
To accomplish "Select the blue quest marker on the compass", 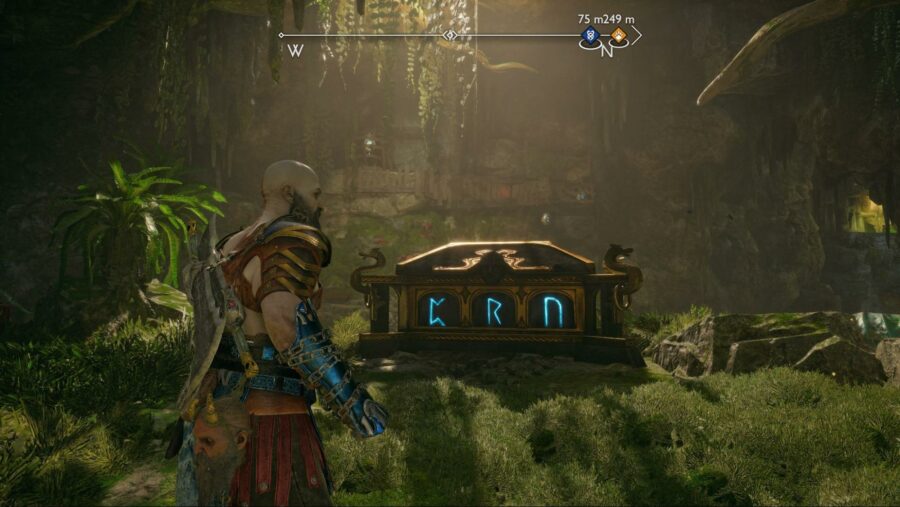I will tap(589, 36).
